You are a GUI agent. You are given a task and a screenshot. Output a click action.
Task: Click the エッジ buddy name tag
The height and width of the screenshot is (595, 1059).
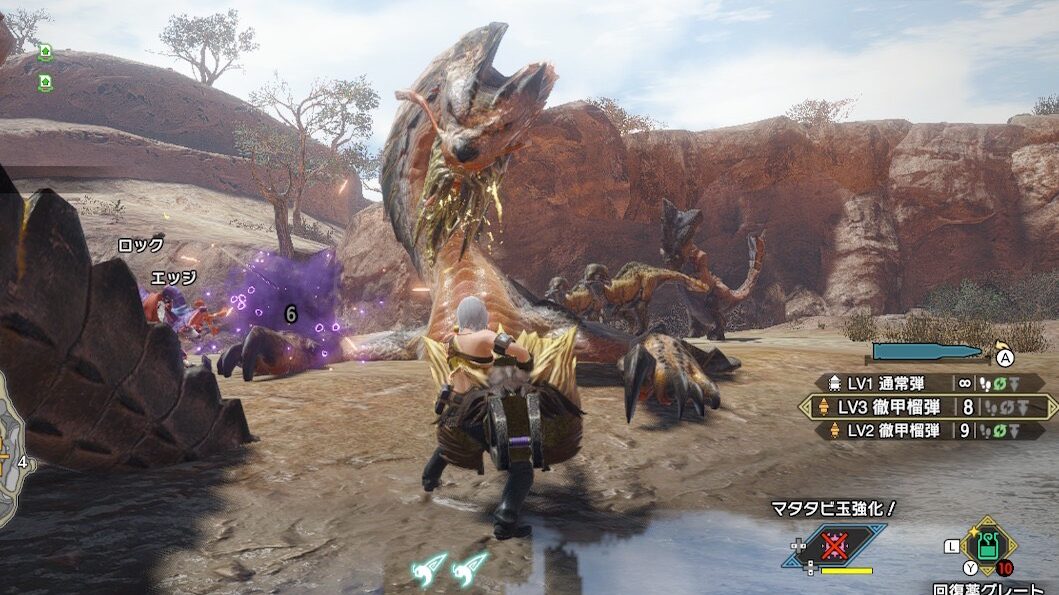coord(173,277)
